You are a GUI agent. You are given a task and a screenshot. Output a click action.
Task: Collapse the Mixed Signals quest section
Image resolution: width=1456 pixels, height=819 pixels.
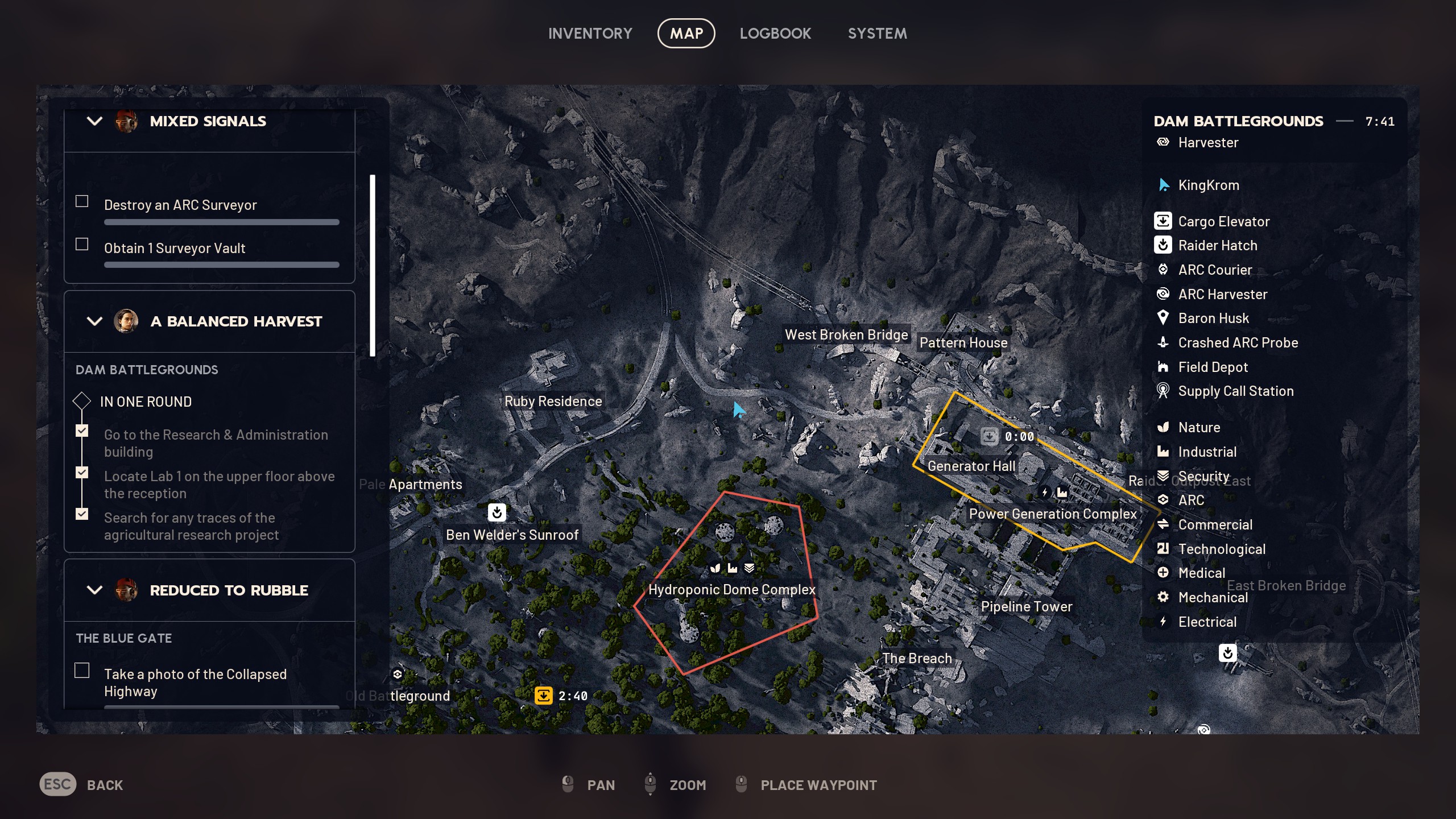click(x=94, y=121)
